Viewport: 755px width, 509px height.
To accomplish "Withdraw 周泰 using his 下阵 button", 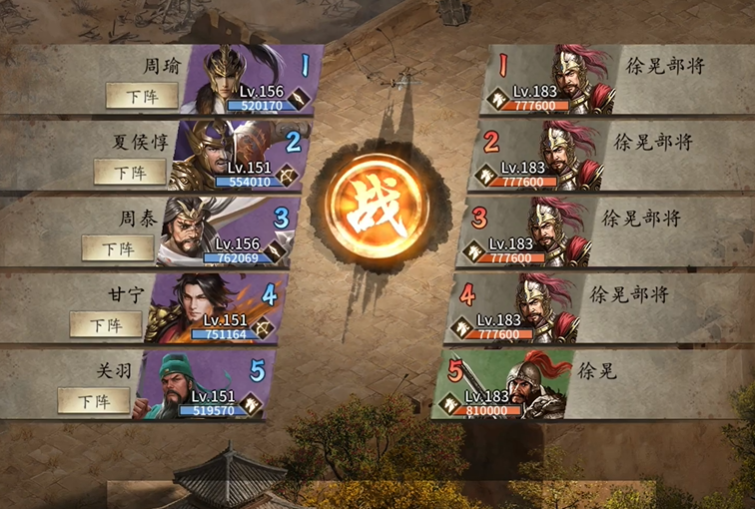I will pyautogui.click(x=117, y=248).
